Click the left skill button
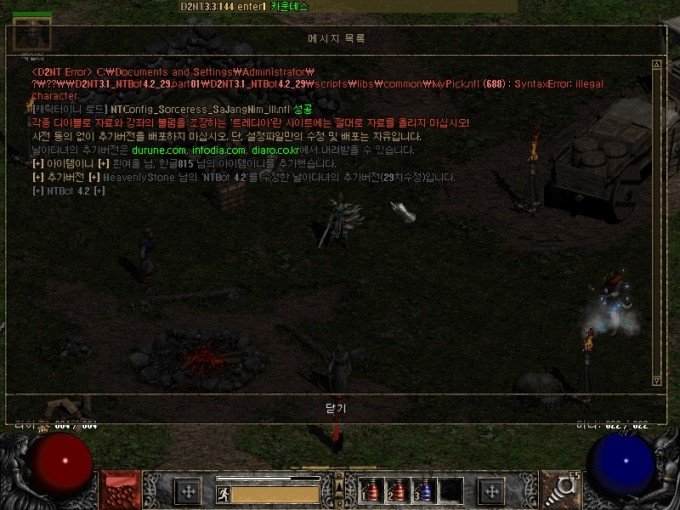Image resolution: width=680 pixels, height=510 pixels. 120,490
